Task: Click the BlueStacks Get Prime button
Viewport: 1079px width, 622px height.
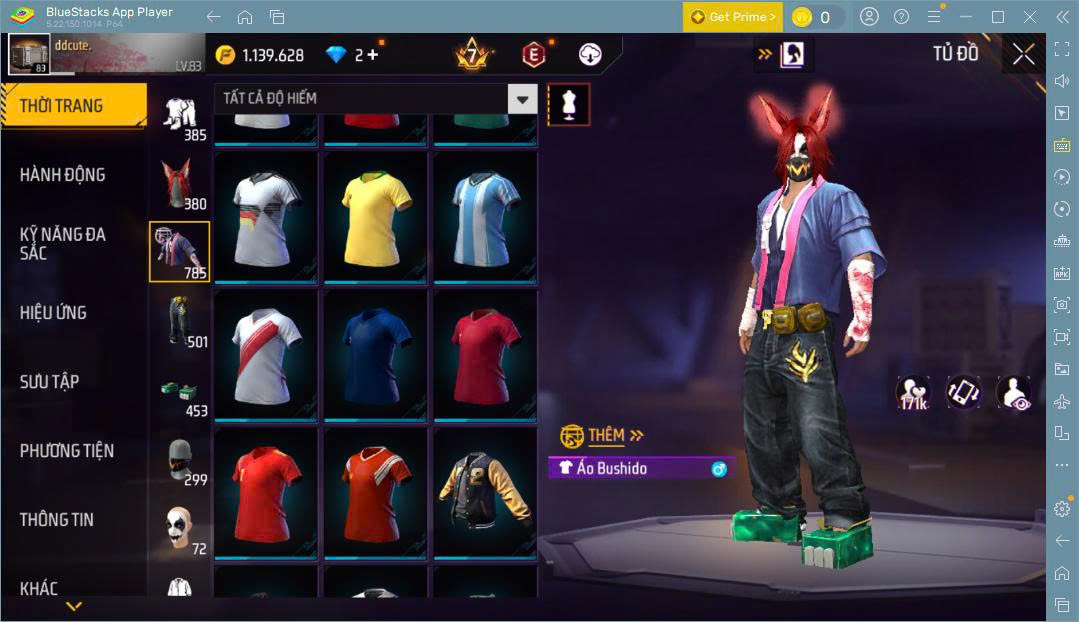Action: [x=733, y=17]
